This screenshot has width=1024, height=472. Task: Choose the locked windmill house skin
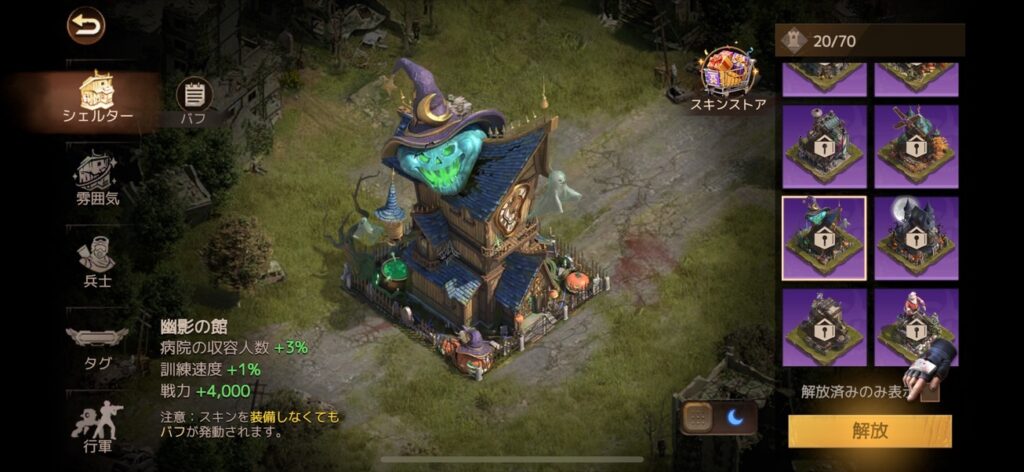[916, 146]
